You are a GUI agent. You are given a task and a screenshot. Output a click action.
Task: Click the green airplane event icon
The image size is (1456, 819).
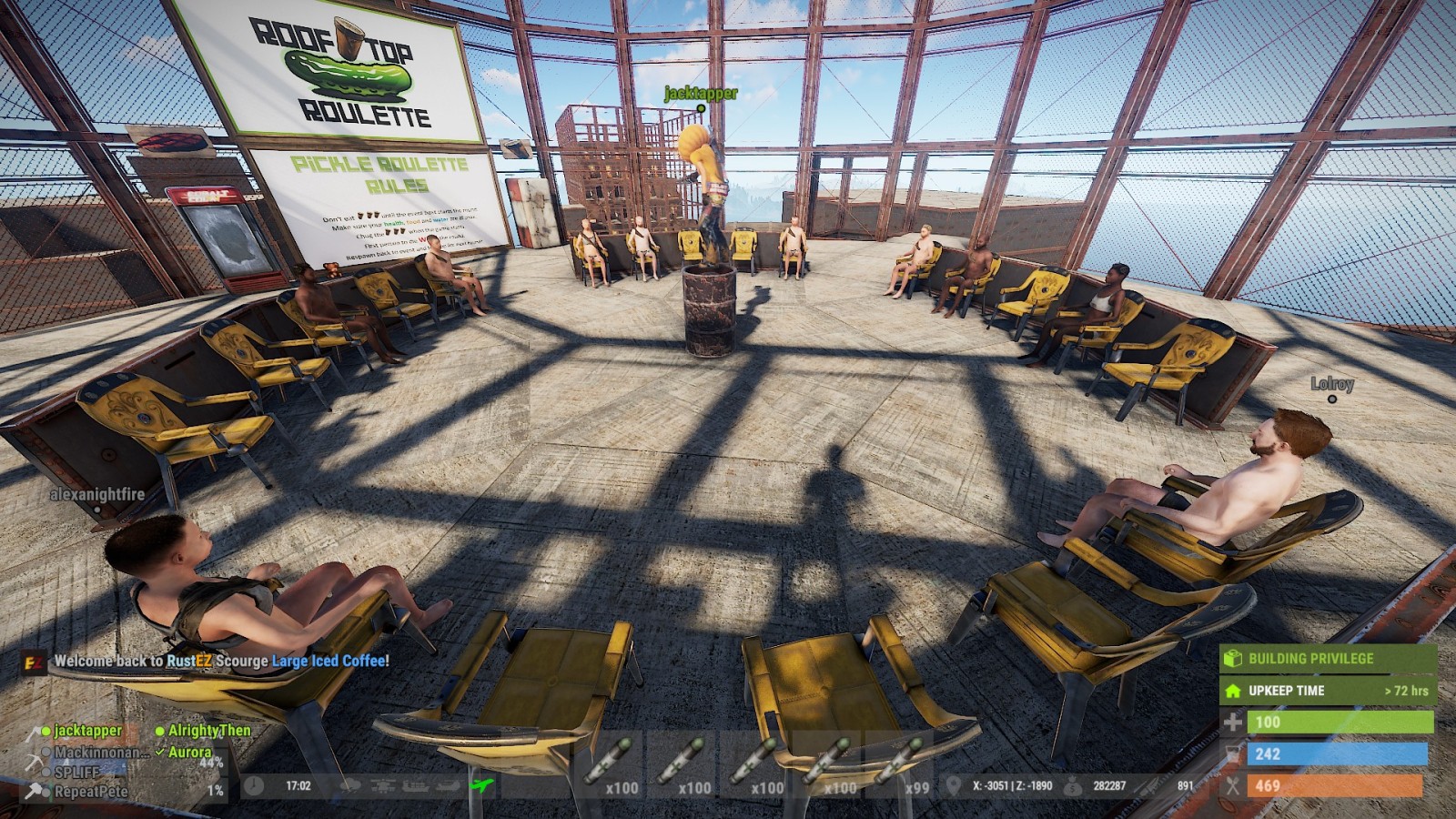point(479,785)
